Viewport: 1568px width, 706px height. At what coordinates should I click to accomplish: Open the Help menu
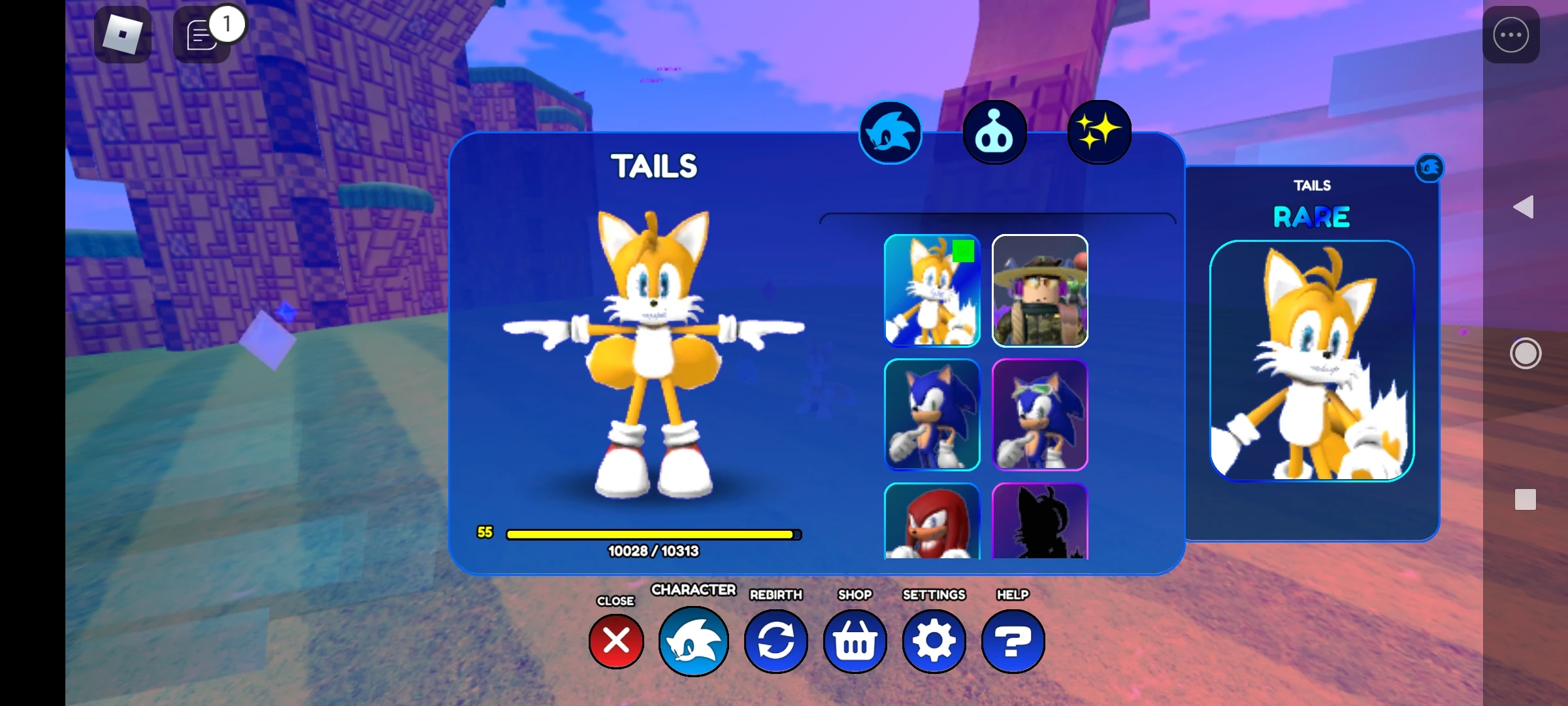(x=1011, y=641)
